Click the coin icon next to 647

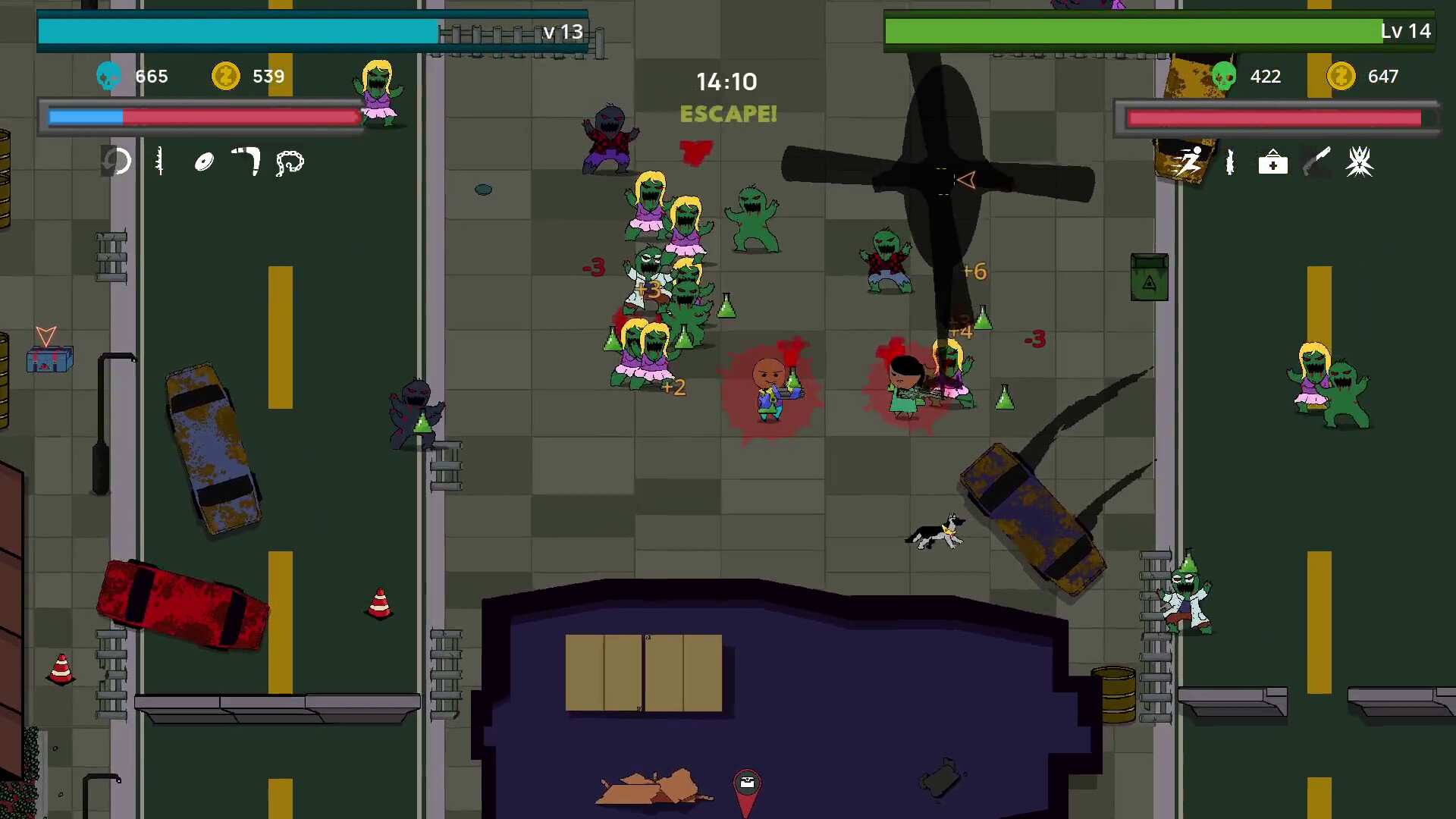click(x=1339, y=76)
